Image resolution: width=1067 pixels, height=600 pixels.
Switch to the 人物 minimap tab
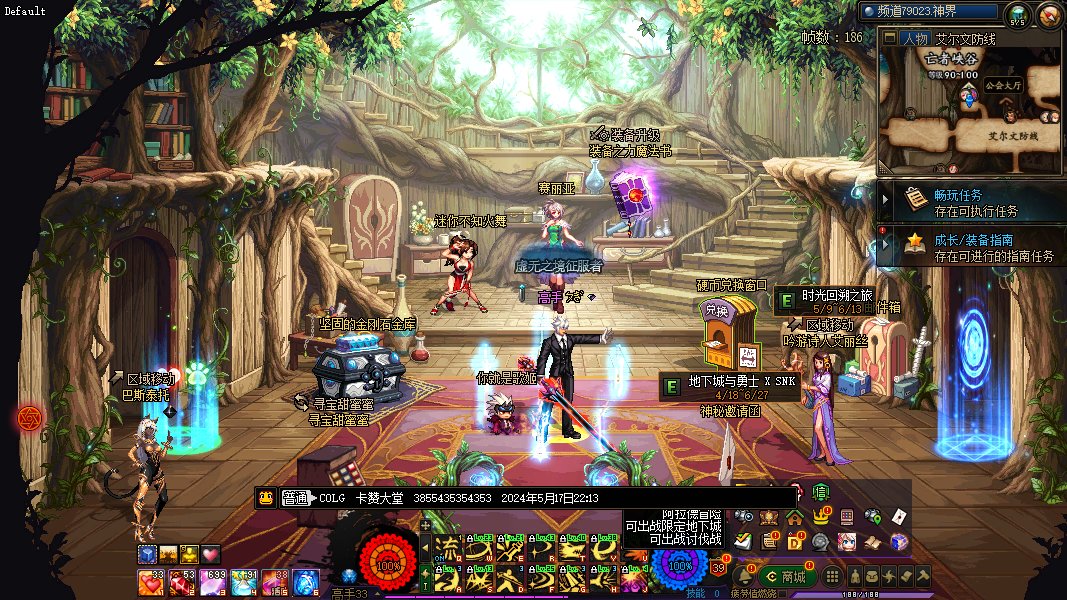pos(912,39)
